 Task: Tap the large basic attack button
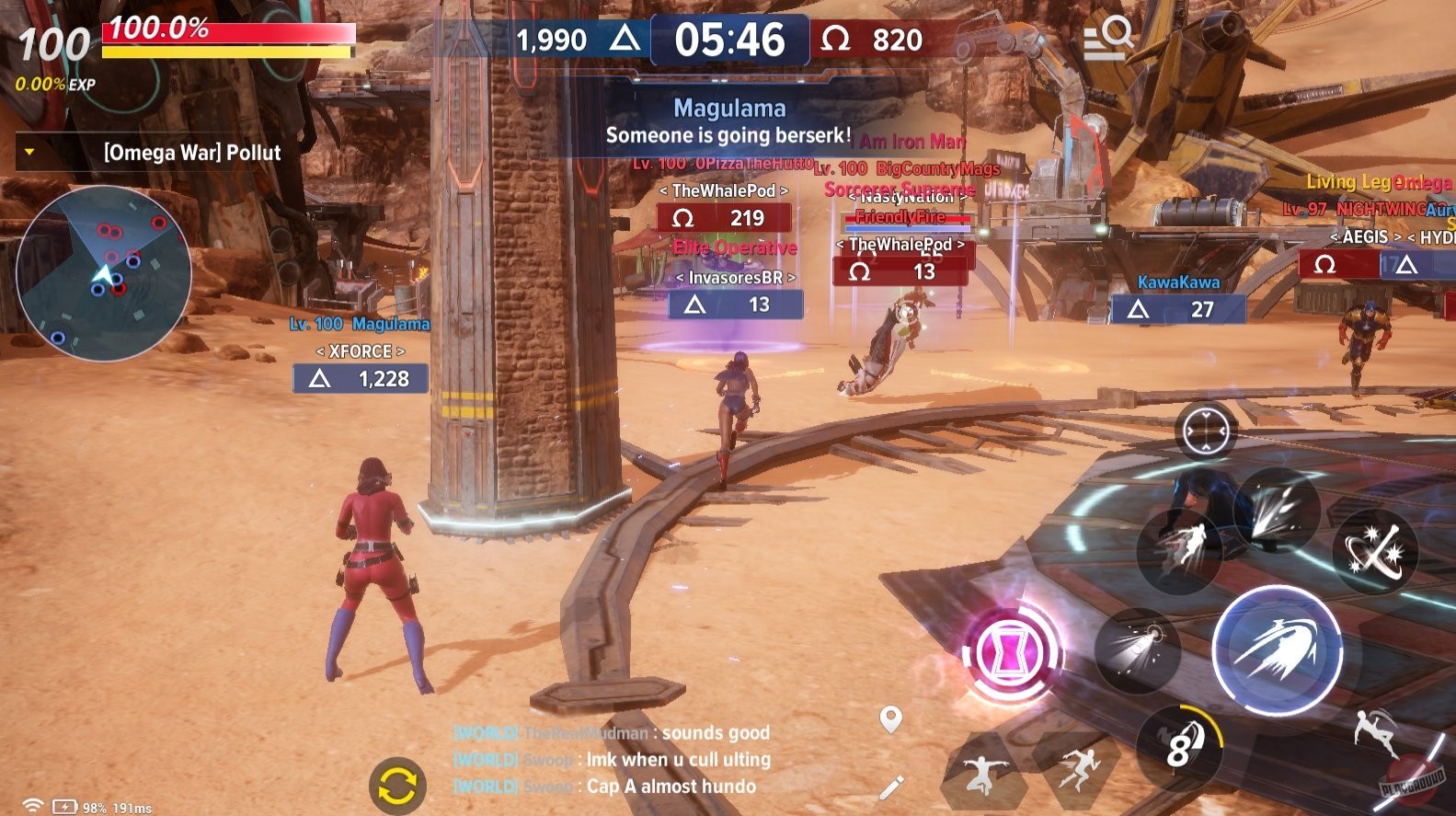(x=1280, y=653)
